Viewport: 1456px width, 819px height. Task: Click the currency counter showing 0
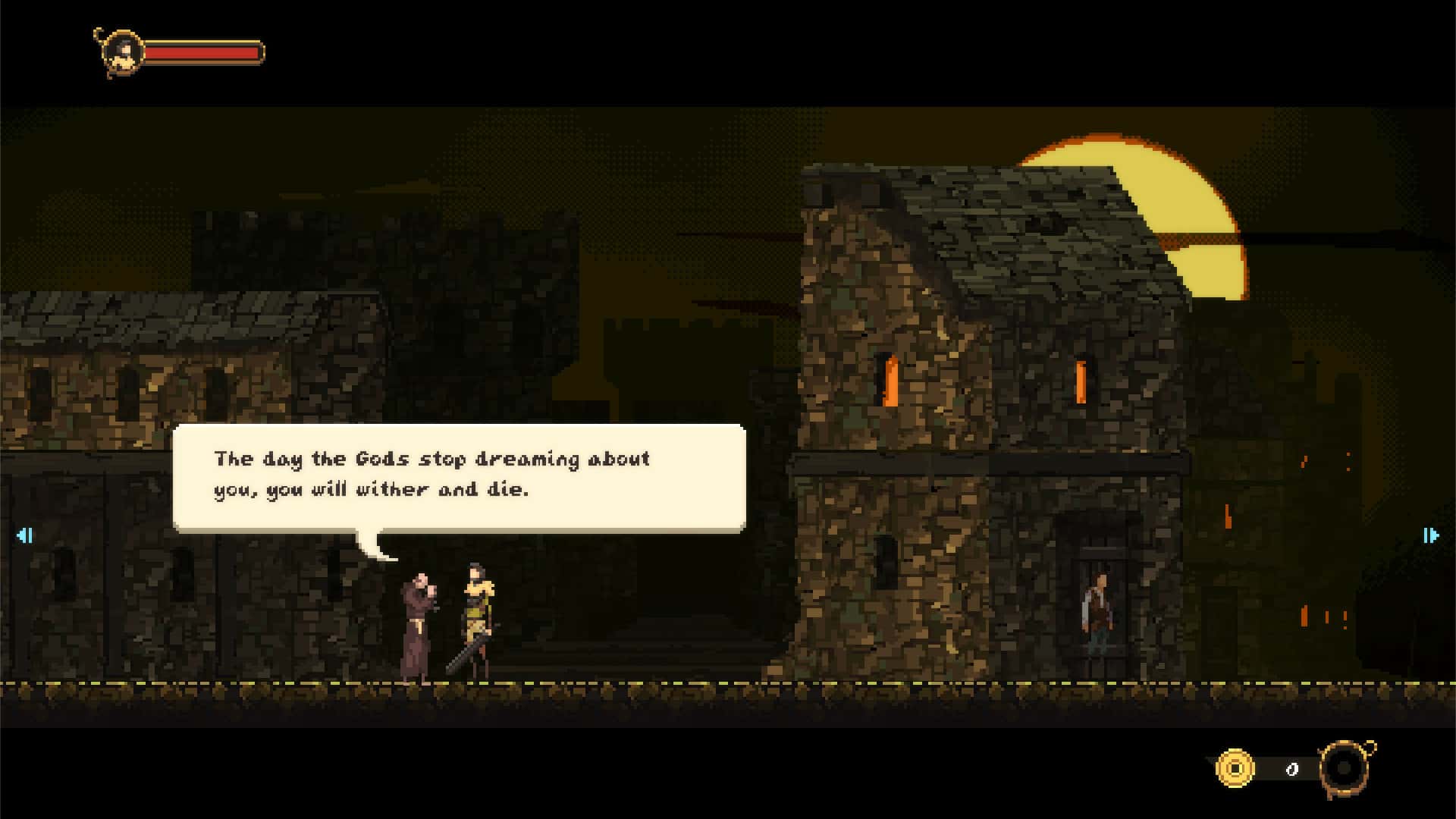point(1294,767)
